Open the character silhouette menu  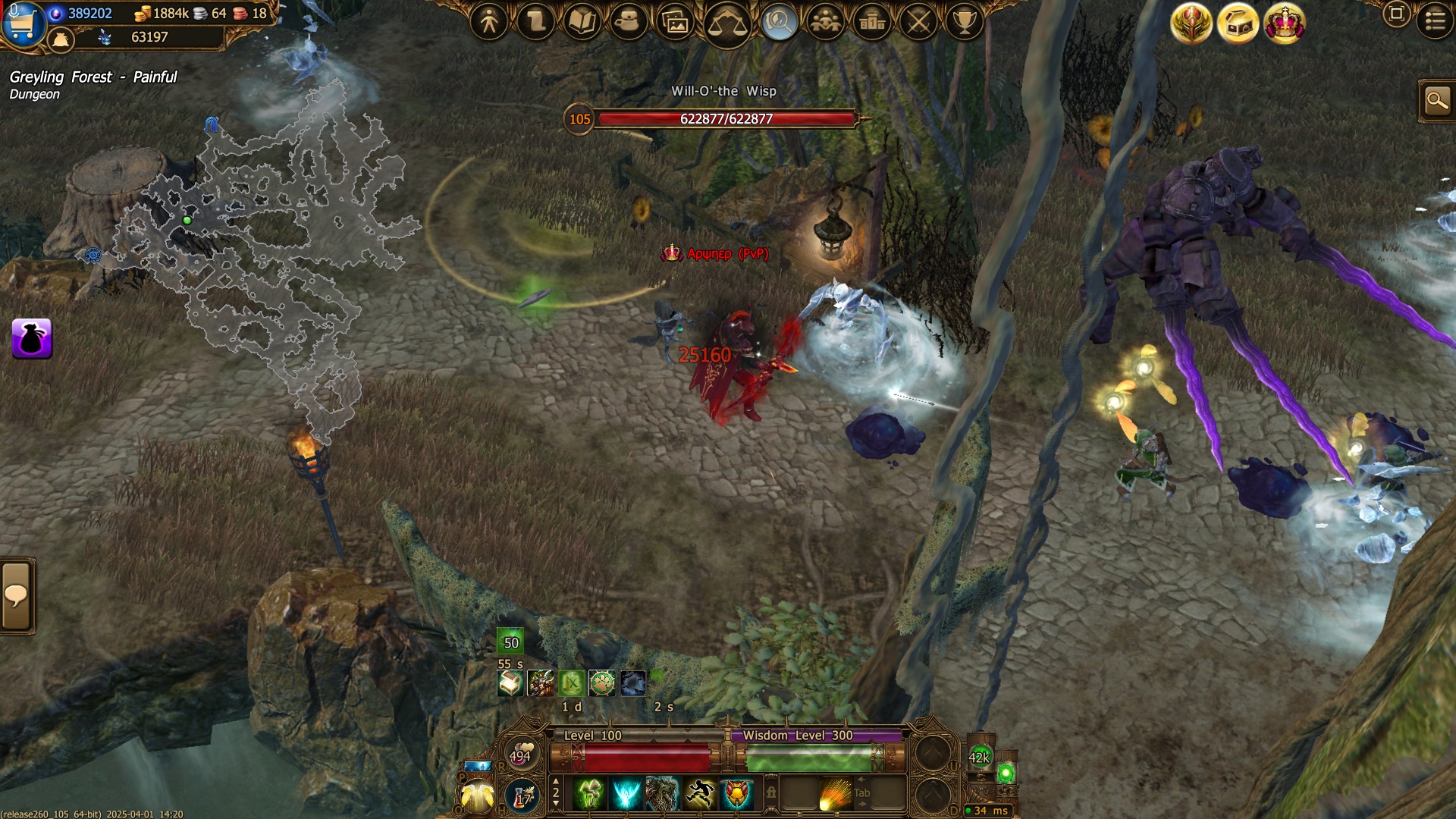click(x=489, y=22)
